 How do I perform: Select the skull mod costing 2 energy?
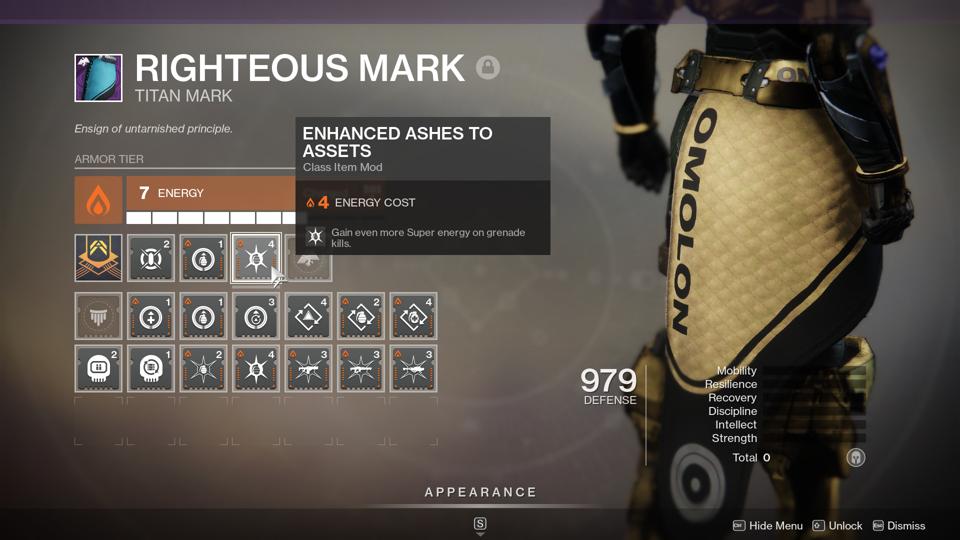point(98,369)
